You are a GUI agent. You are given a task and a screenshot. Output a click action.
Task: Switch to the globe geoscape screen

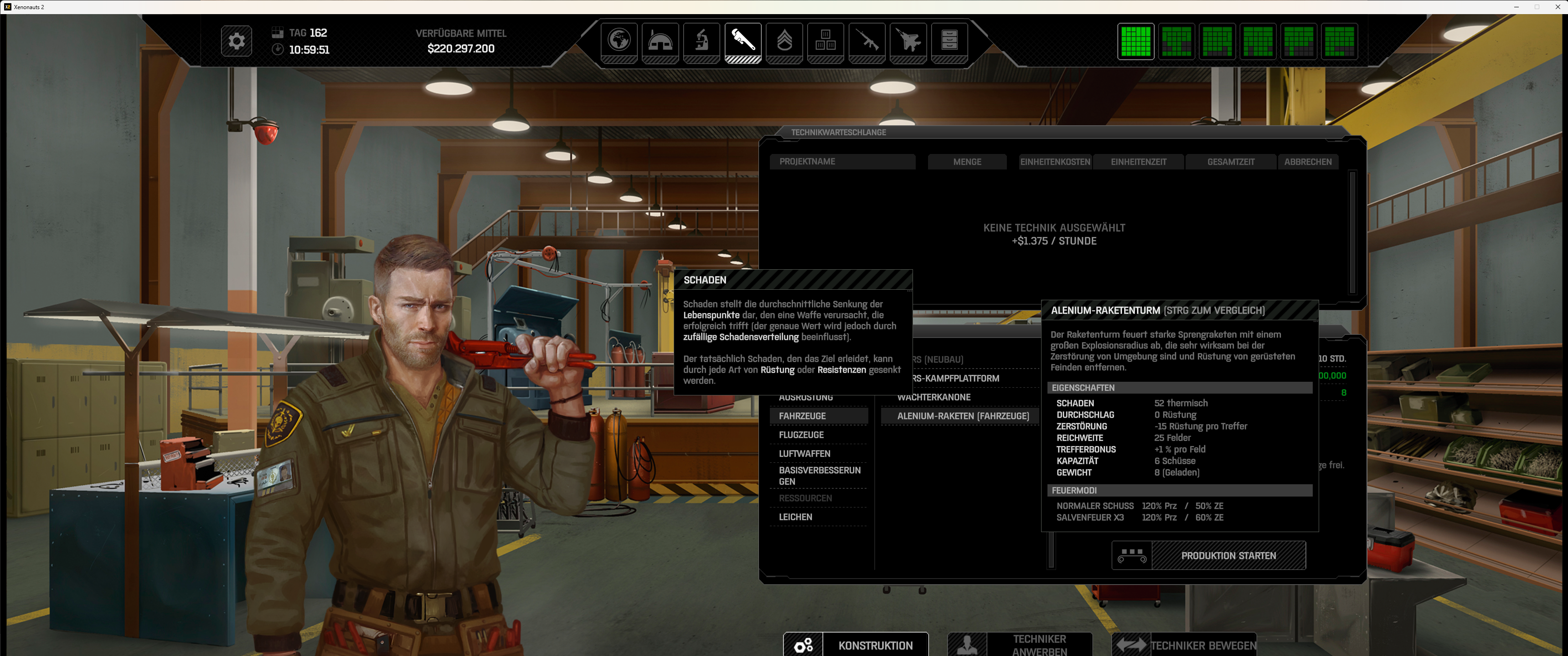pos(619,41)
